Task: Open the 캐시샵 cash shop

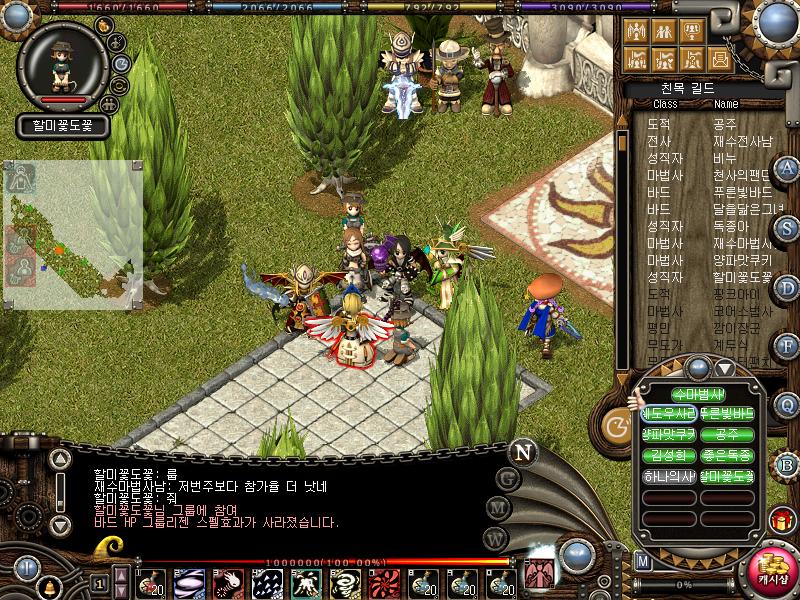Action: [x=771, y=571]
